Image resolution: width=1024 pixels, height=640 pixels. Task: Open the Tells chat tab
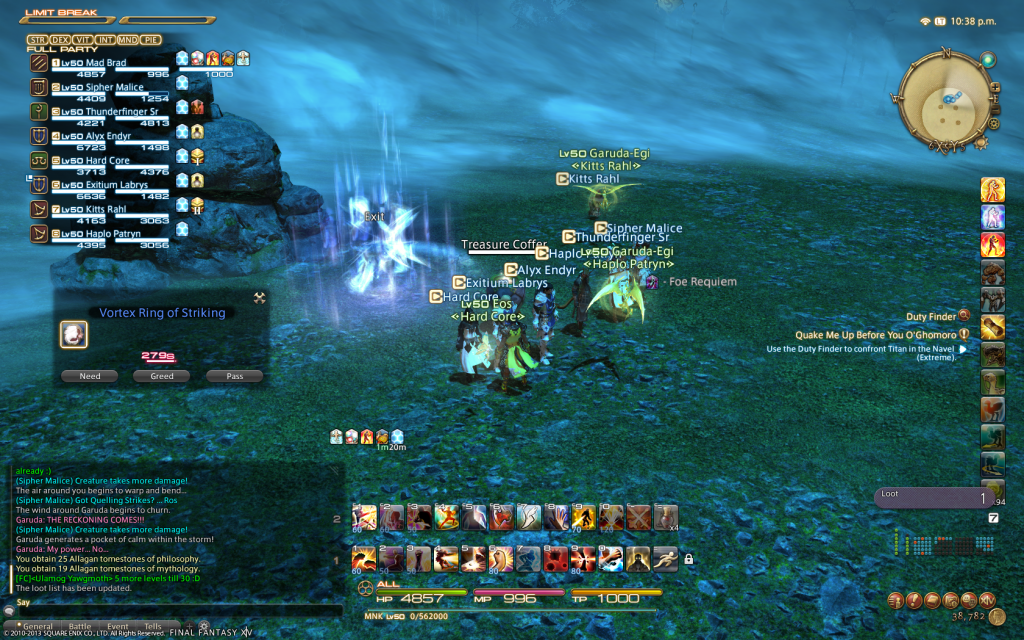tap(152, 627)
